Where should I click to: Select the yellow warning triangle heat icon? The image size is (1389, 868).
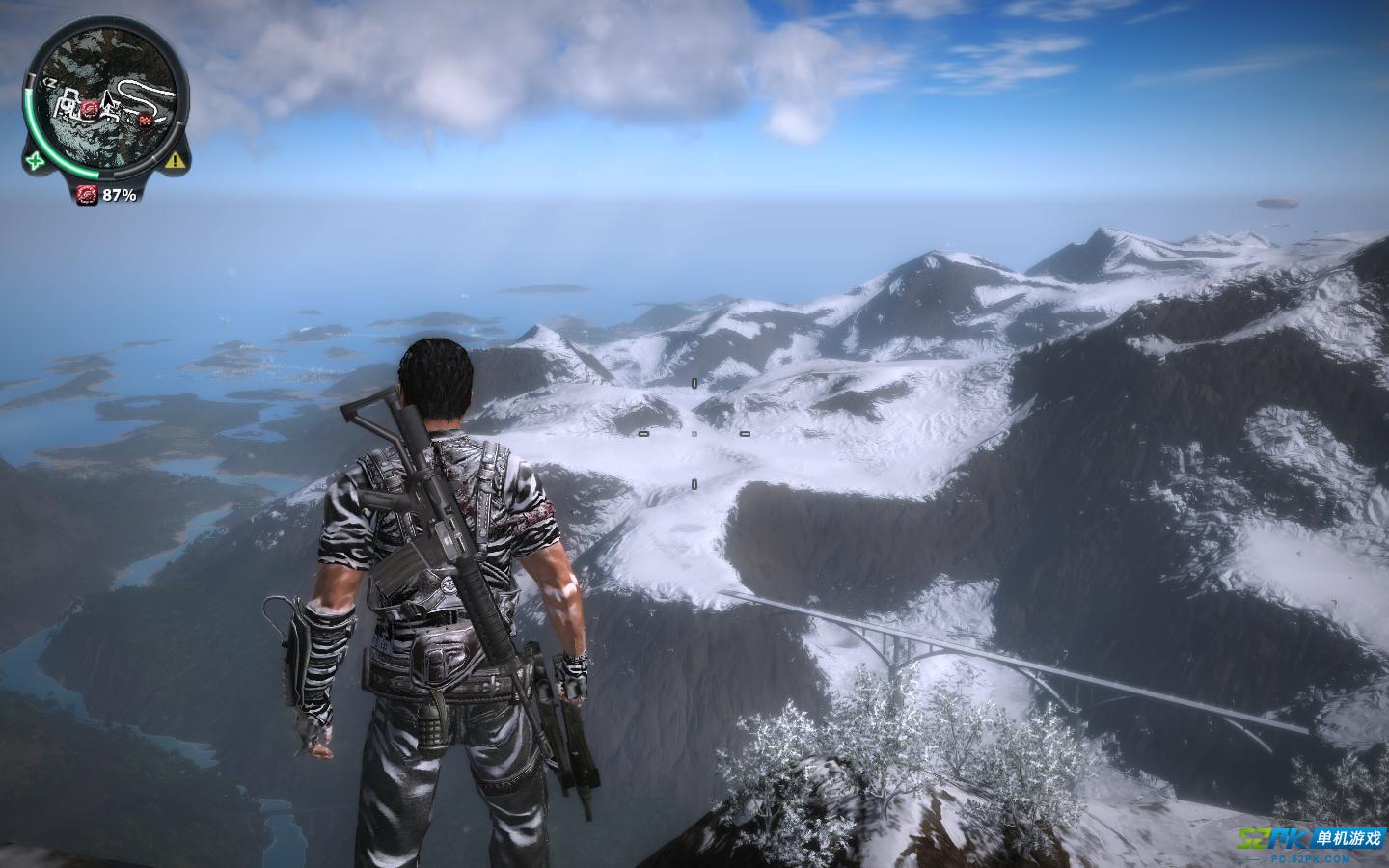[x=174, y=161]
